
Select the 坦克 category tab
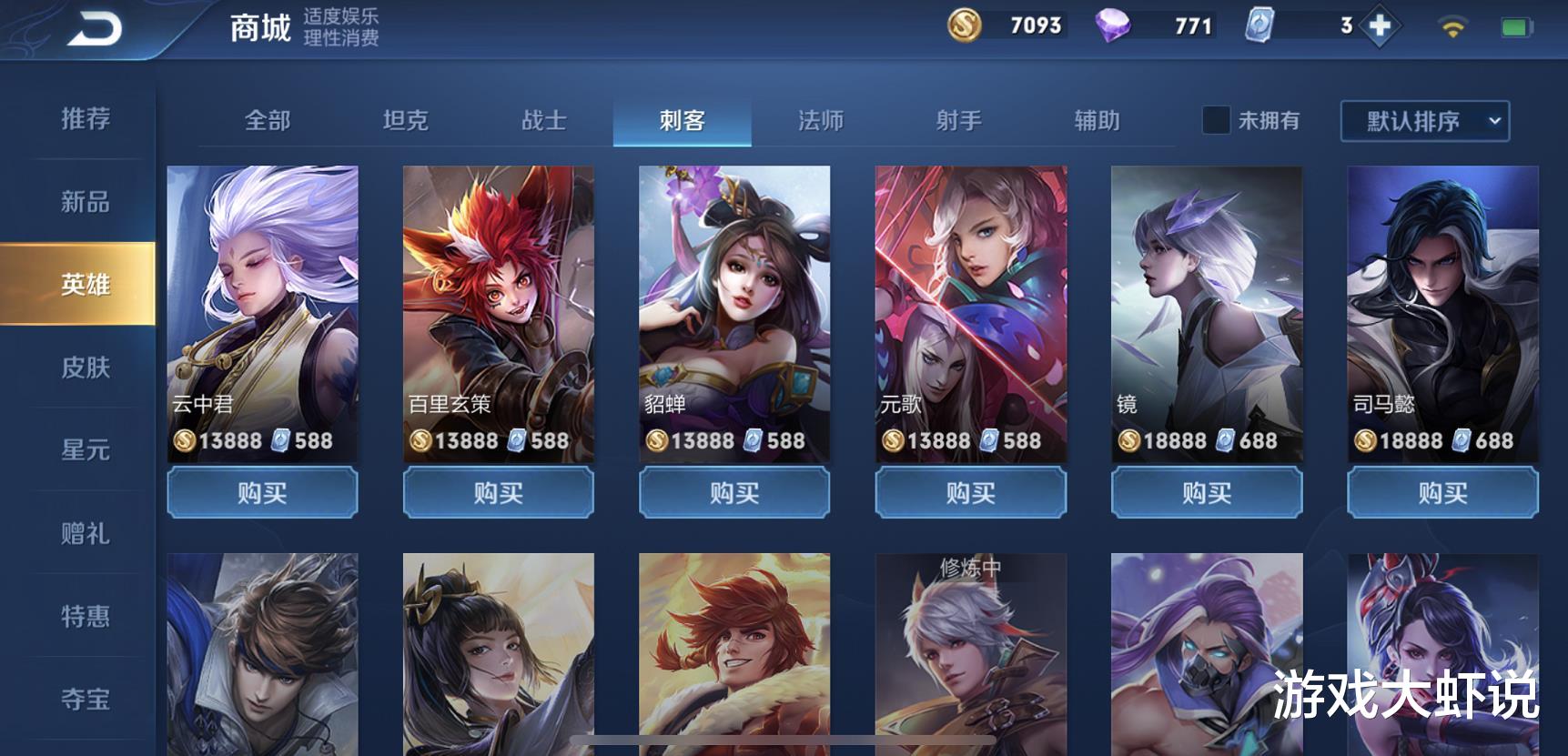tap(408, 120)
